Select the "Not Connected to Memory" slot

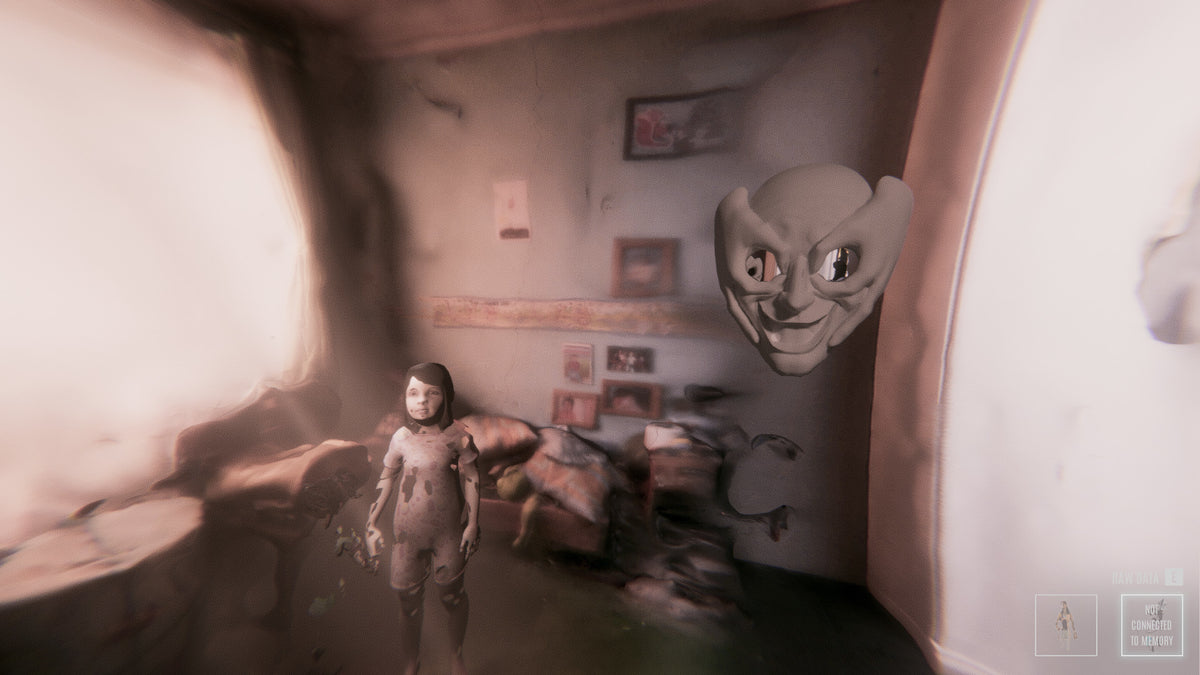coord(1151,625)
